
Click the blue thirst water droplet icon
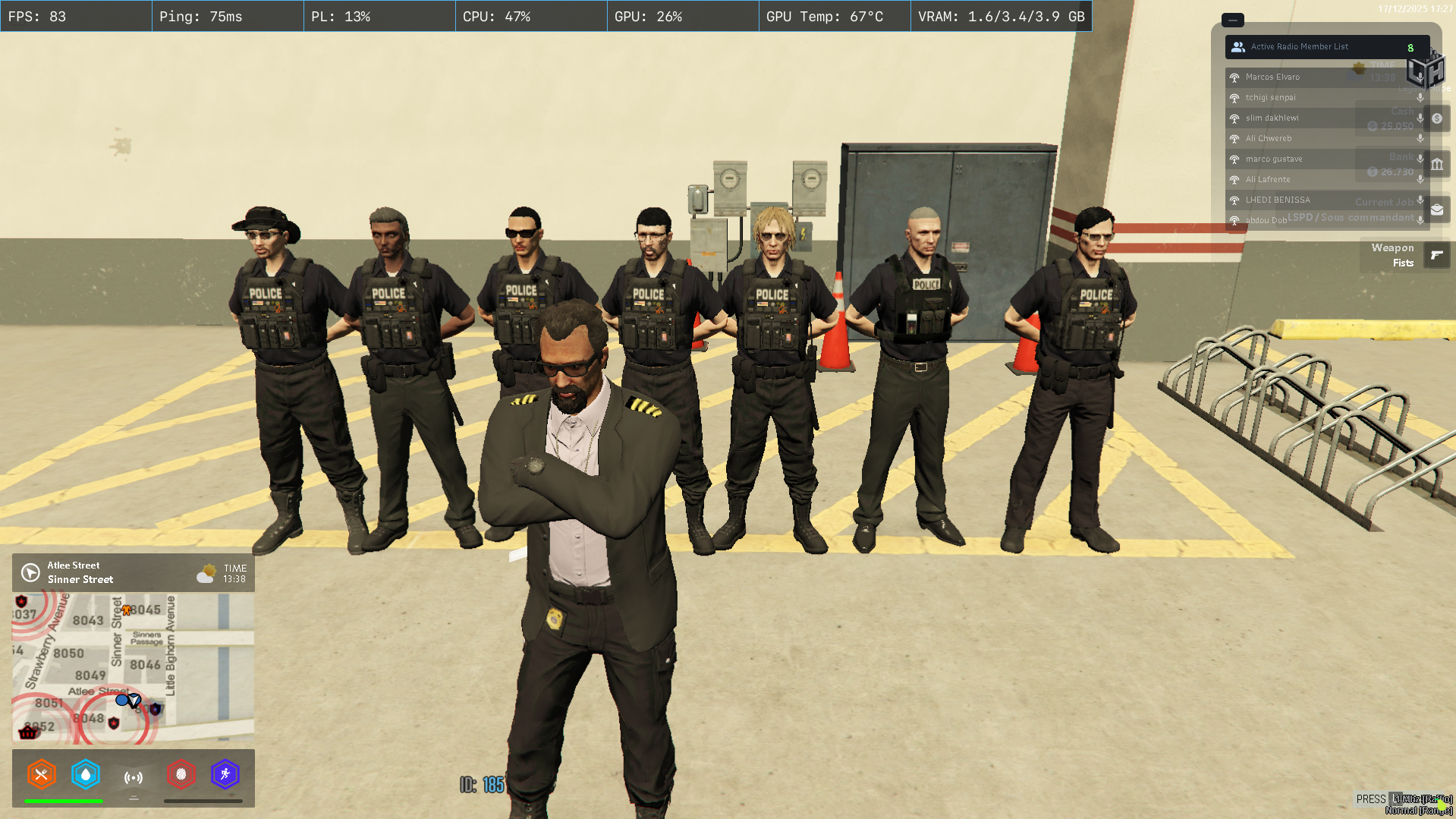click(x=86, y=775)
